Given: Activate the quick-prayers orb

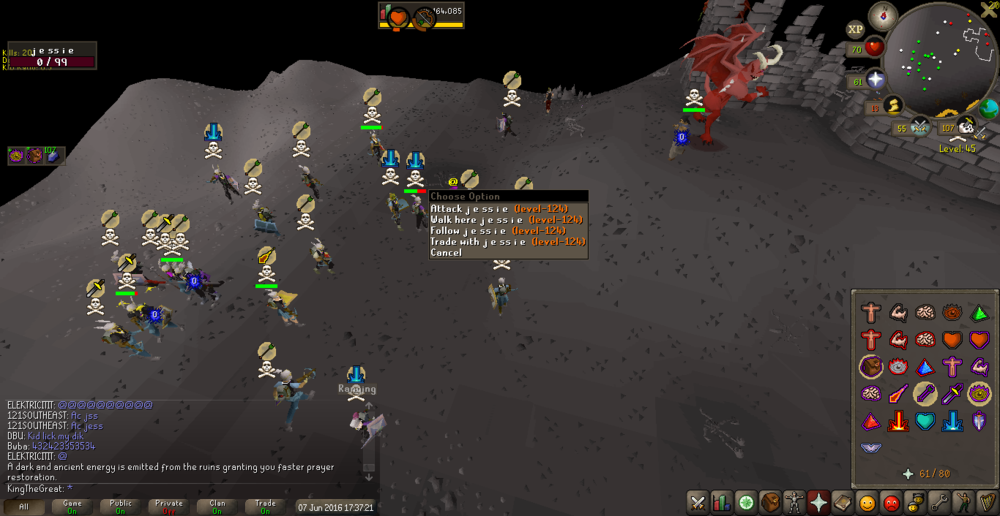Looking at the screenshot, I should [x=876, y=79].
